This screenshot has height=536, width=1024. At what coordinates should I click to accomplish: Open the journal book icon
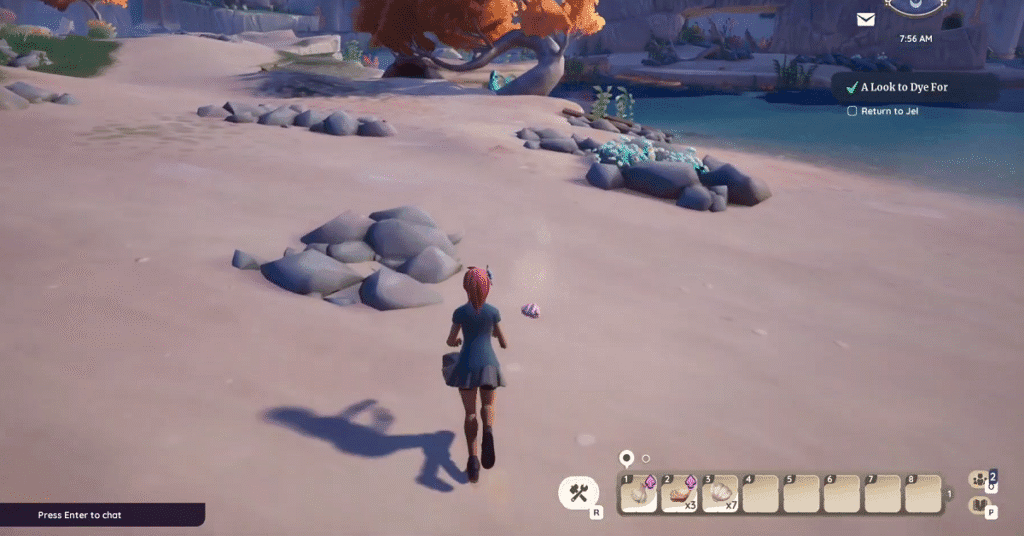(x=980, y=506)
